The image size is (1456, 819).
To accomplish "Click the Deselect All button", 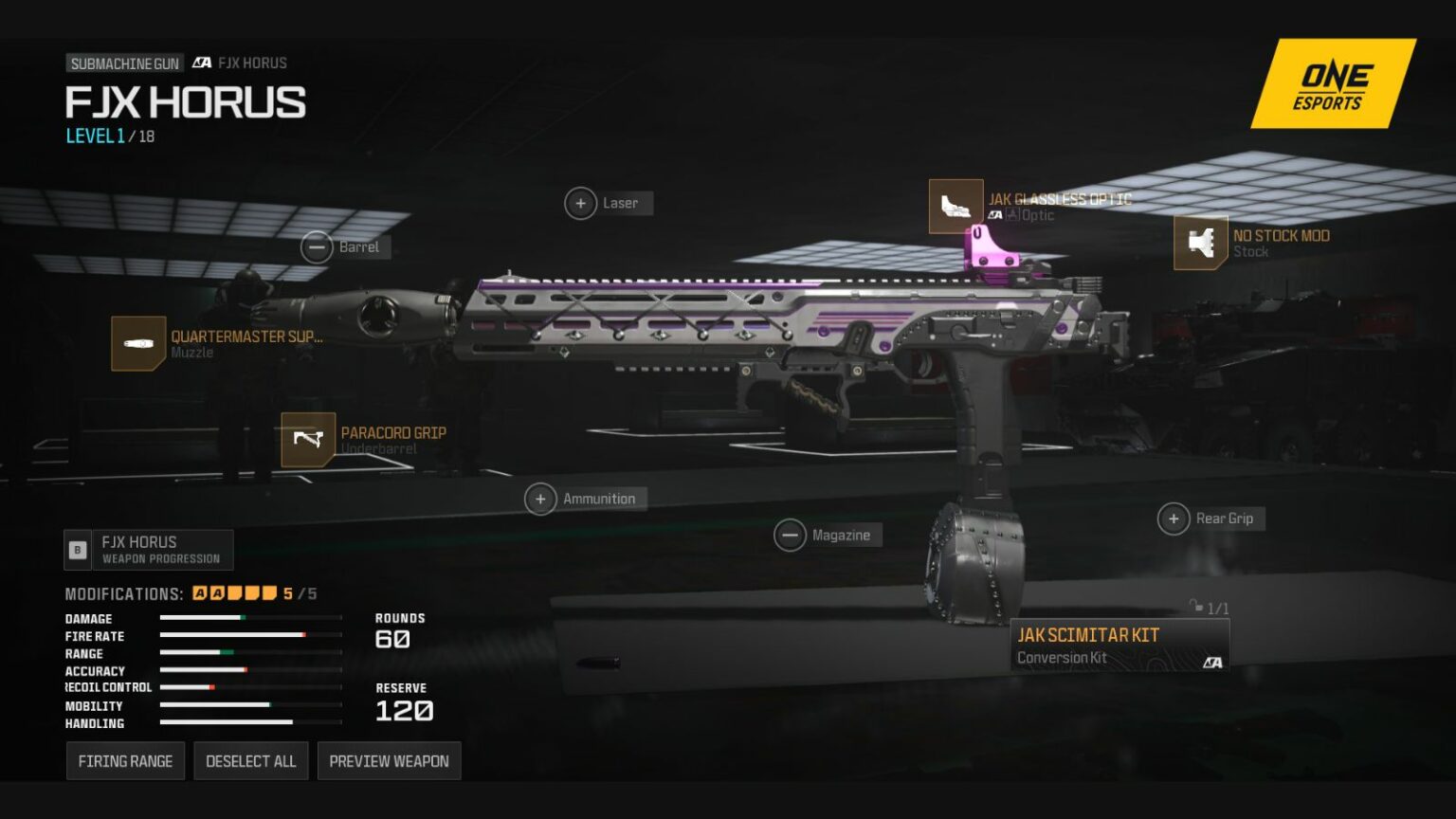I will pos(251,761).
